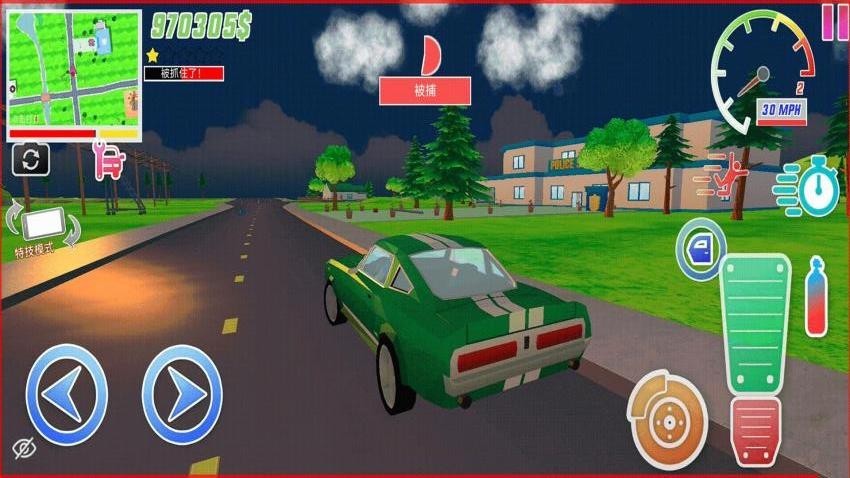The image size is (850, 478).
Task: Tap the red brake pedal
Action: point(756,430)
